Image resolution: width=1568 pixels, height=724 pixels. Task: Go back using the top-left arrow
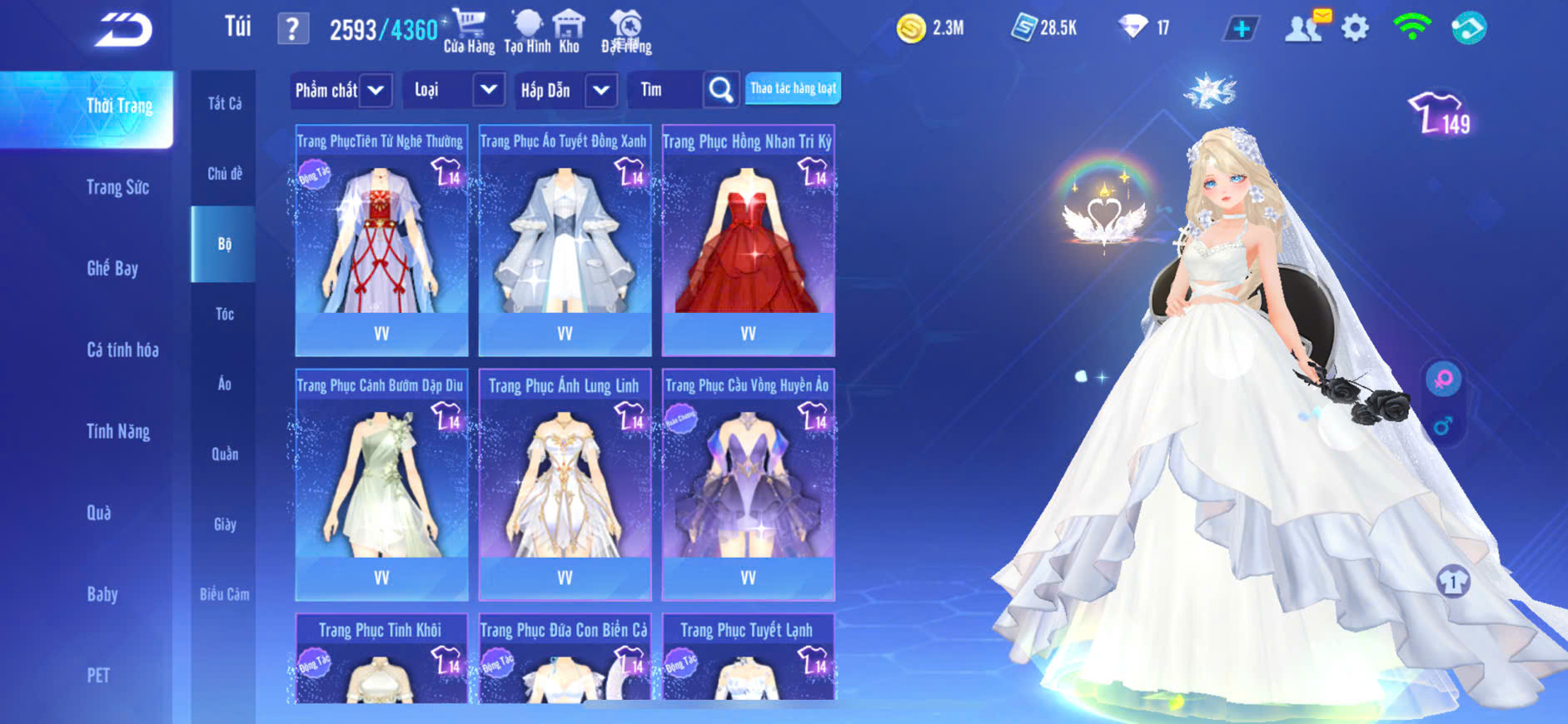(123, 30)
